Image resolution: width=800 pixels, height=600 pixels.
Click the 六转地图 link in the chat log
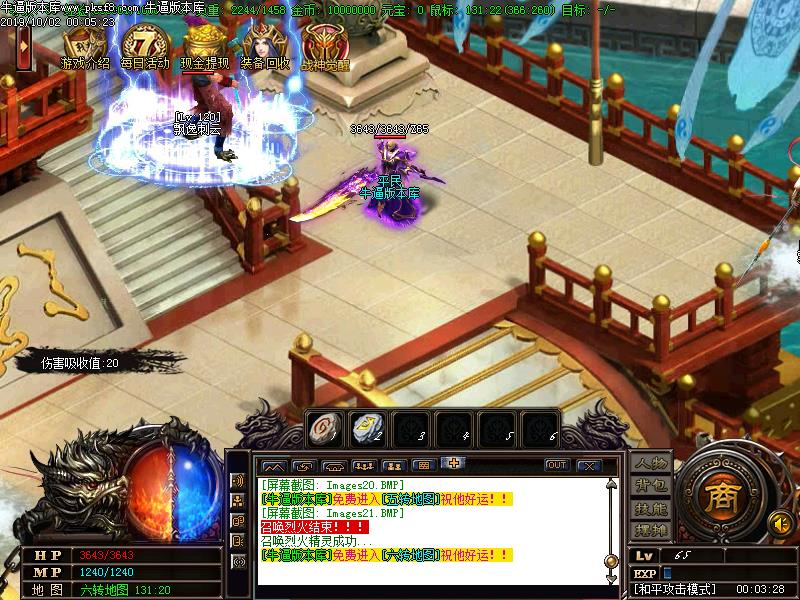click(412, 554)
